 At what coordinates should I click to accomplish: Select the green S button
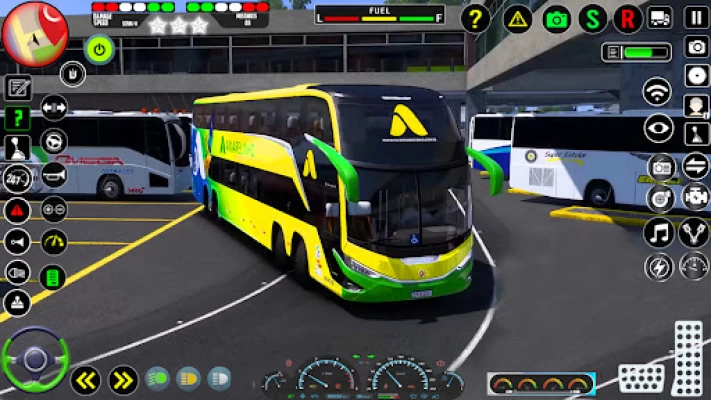coord(593,18)
